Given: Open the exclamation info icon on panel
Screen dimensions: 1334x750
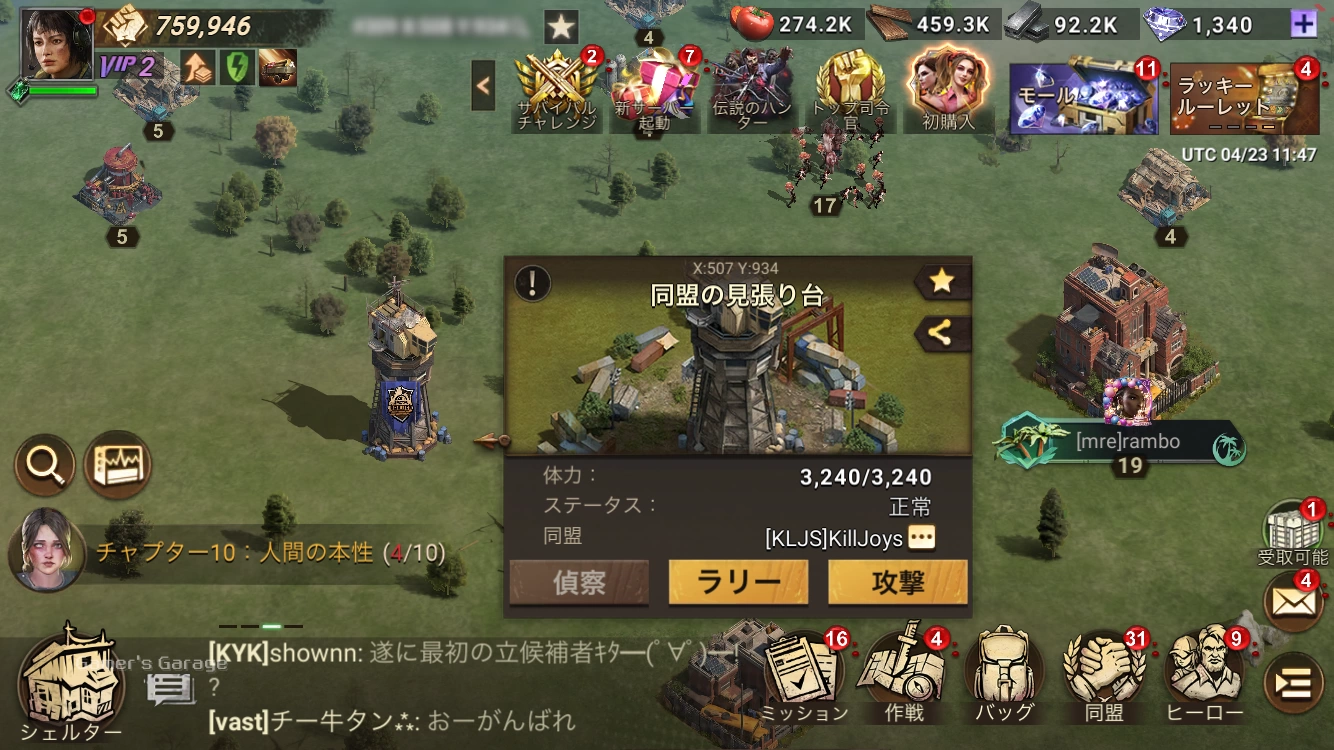Looking at the screenshot, I should (532, 283).
